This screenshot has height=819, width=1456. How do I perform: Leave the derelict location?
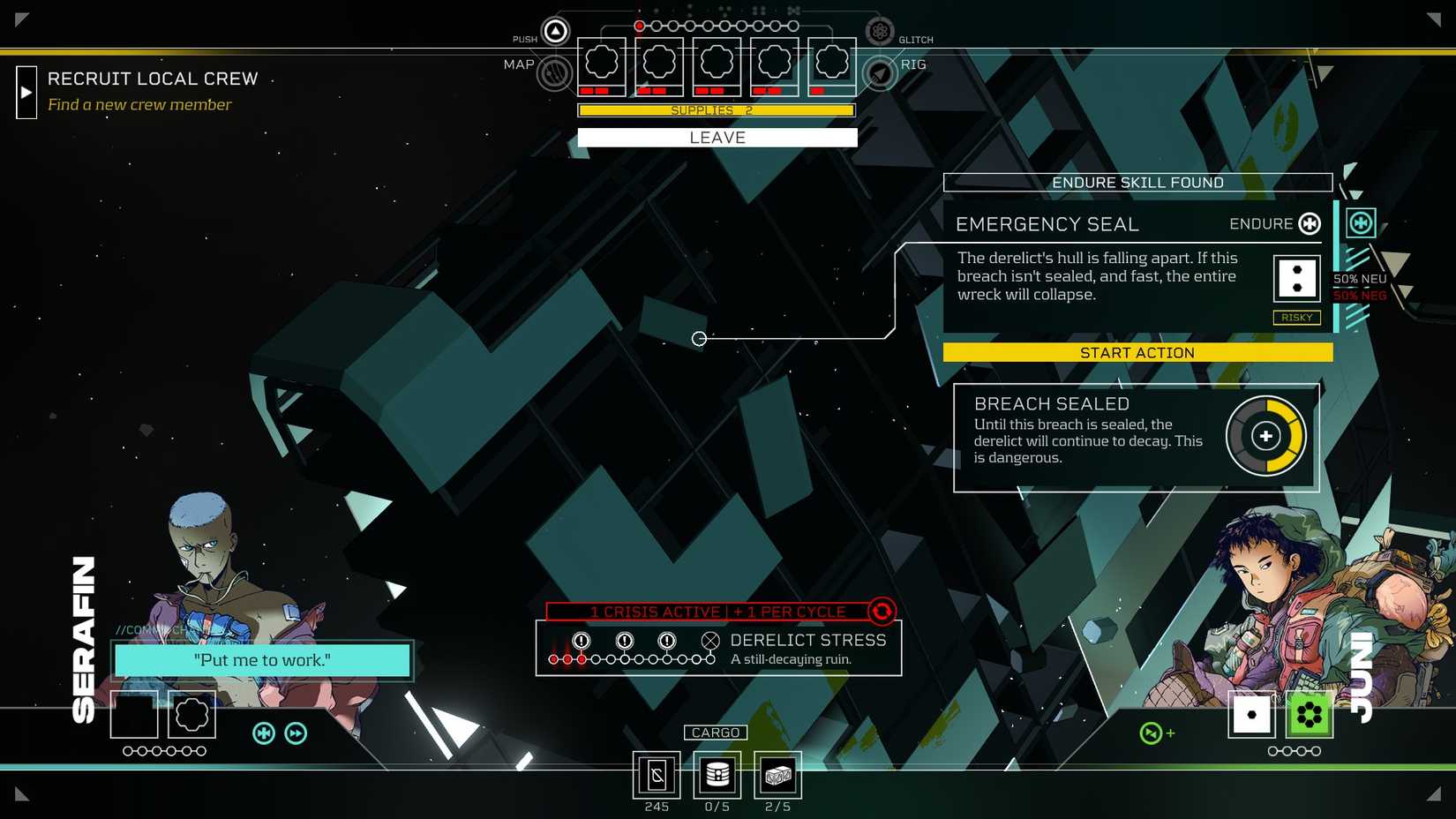(x=717, y=138)
